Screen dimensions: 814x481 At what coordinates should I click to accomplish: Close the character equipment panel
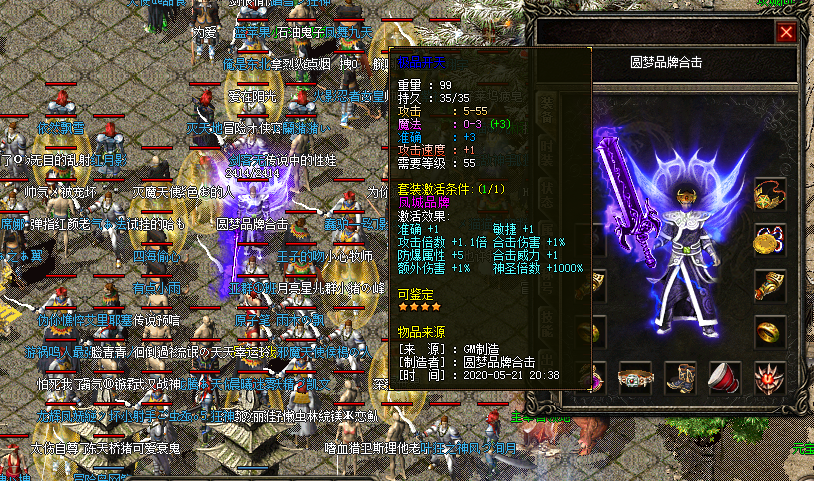786,32
